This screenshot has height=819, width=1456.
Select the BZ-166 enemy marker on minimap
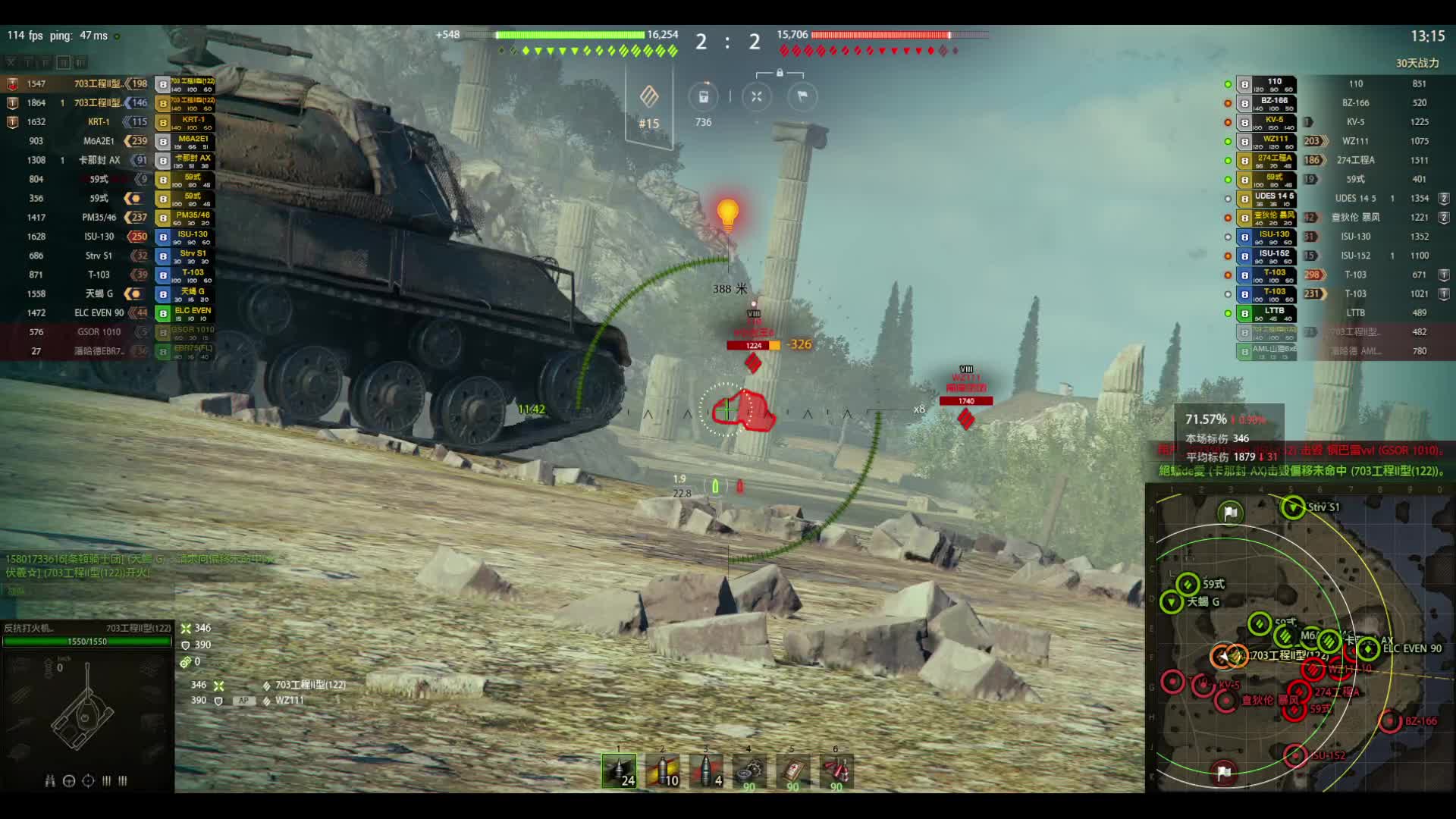click(x=1390, y=721)
